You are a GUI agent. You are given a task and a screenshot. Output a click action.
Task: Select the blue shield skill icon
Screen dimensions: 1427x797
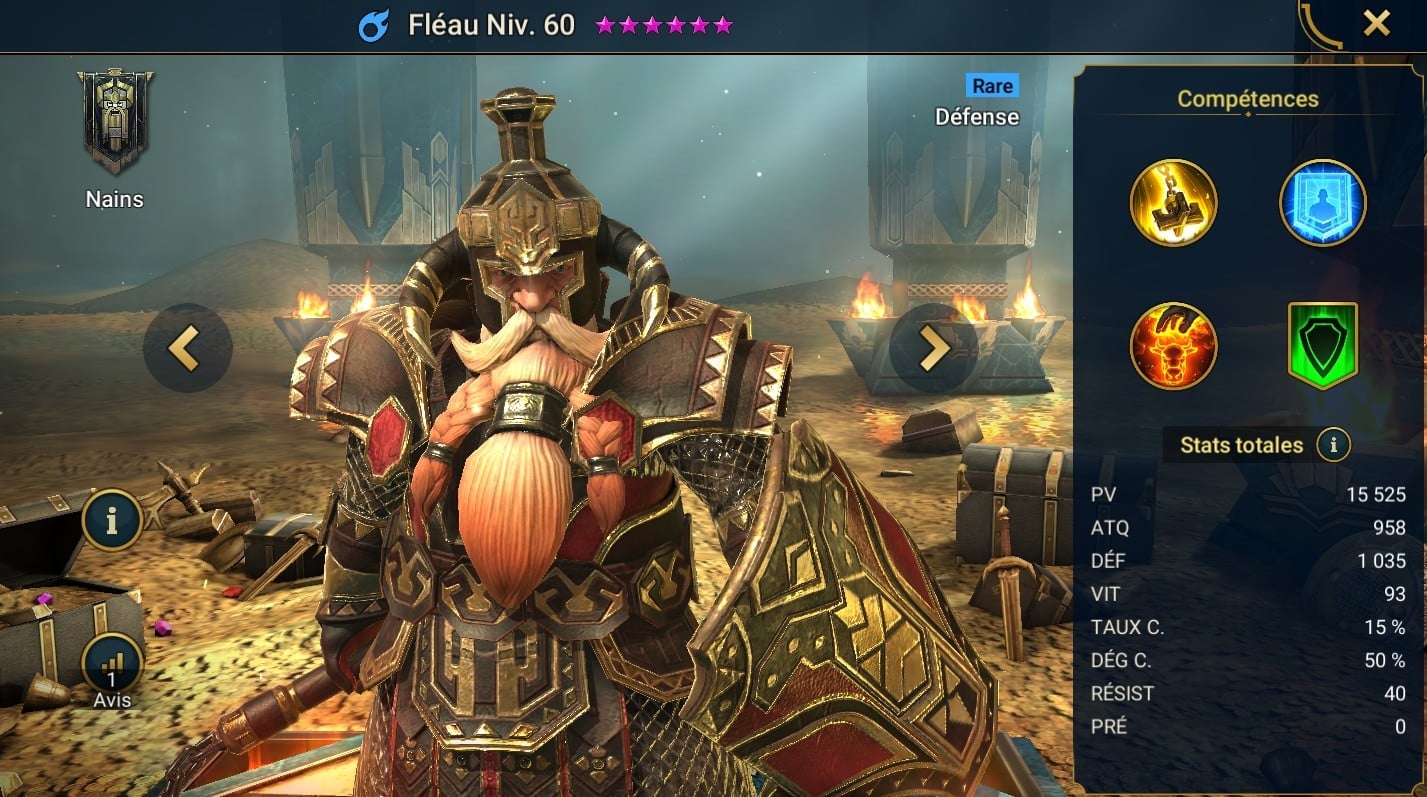[1322, 202]
